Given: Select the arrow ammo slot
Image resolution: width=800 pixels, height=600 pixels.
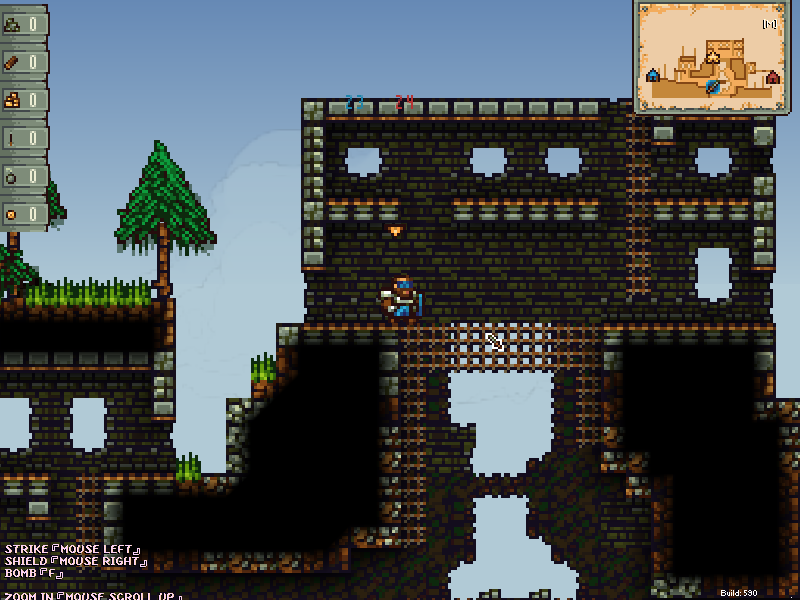Looking at the screenshot, I should [x=24, y=138].
